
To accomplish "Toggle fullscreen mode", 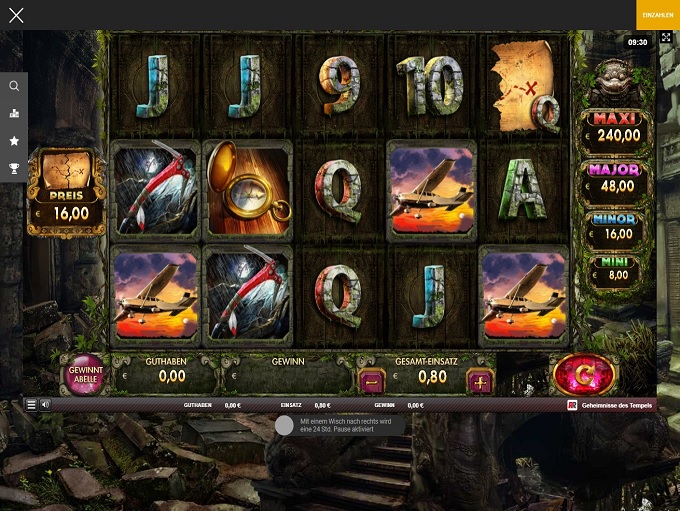I will (667, 38).
